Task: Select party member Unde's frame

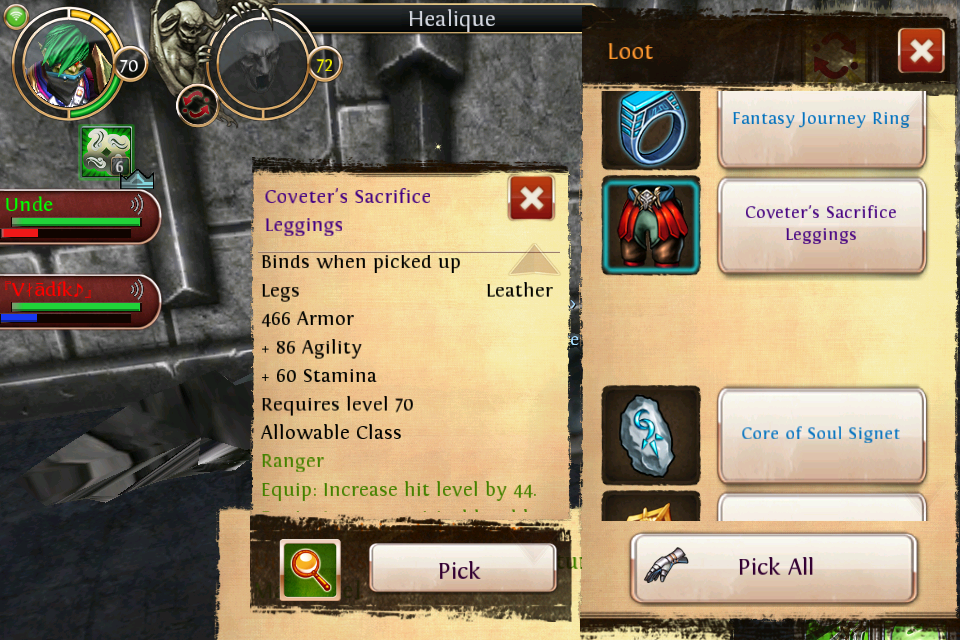Action: tap(78, 214)
